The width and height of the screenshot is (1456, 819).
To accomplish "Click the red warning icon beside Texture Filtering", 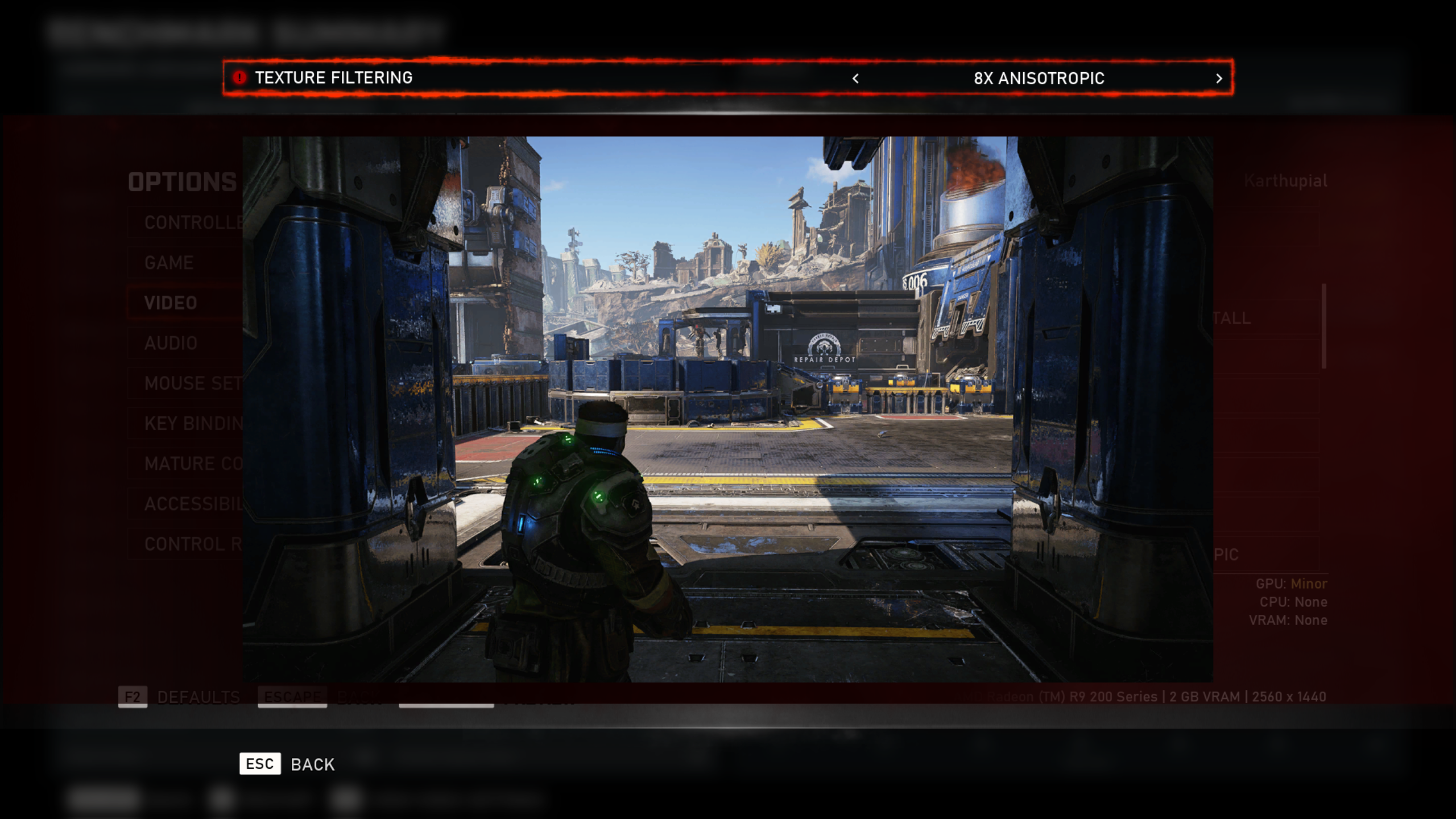I will pyautogui.click(x=241, y=78).
